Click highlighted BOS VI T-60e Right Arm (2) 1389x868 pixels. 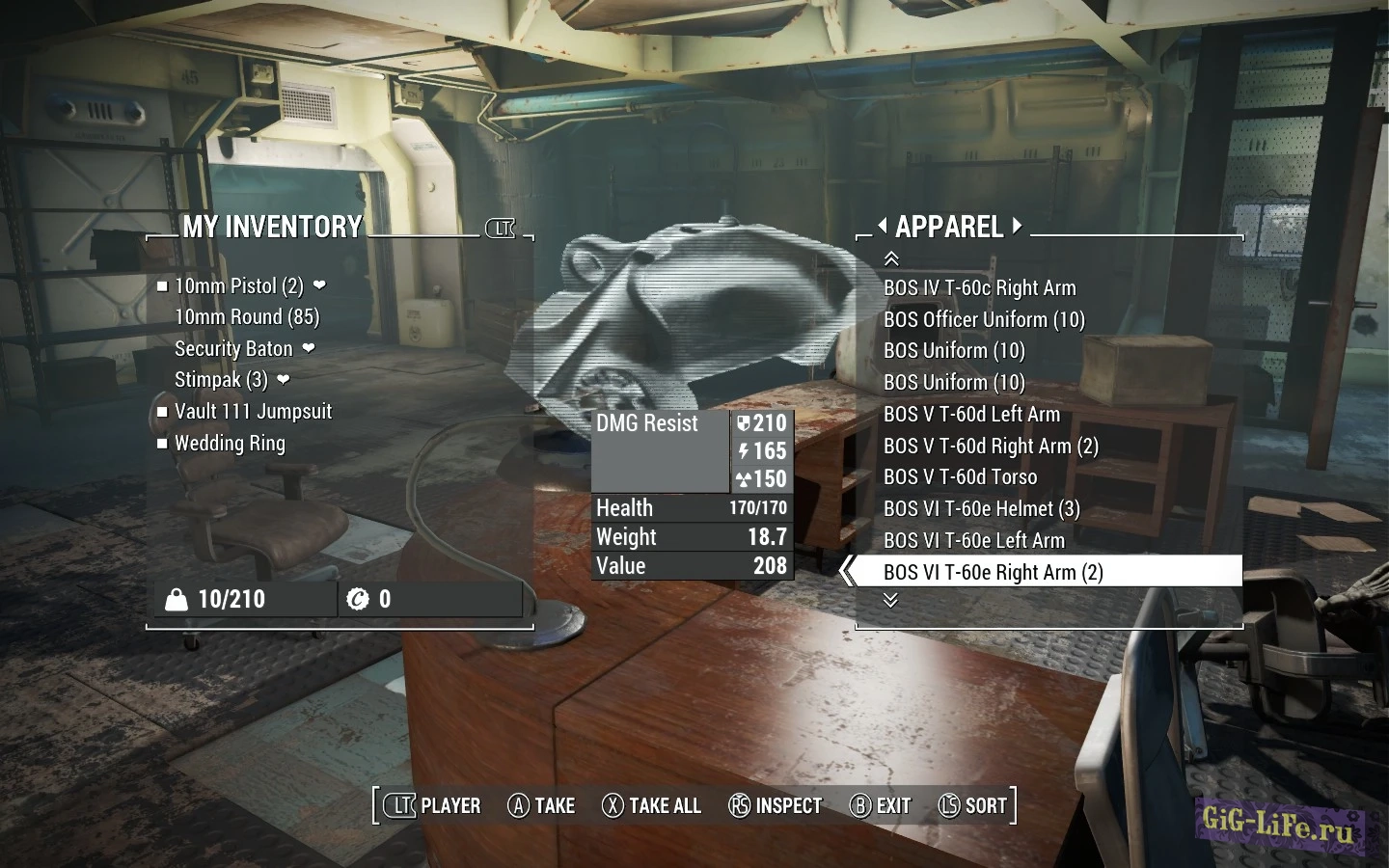point(993,572)
